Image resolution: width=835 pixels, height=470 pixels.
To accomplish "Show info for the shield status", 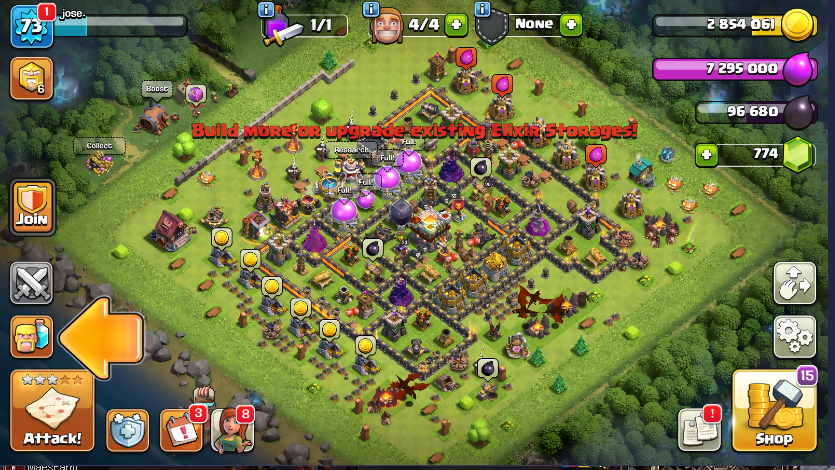I will (483, 10).
